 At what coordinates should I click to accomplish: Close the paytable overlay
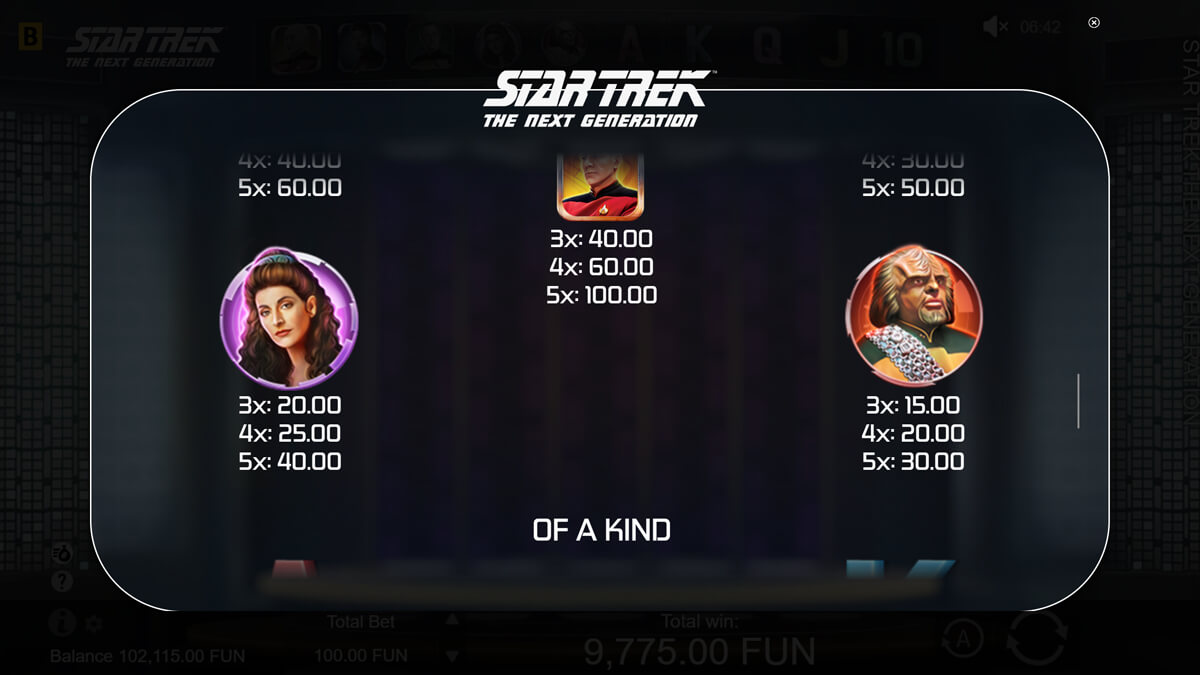pos(1094,22)
